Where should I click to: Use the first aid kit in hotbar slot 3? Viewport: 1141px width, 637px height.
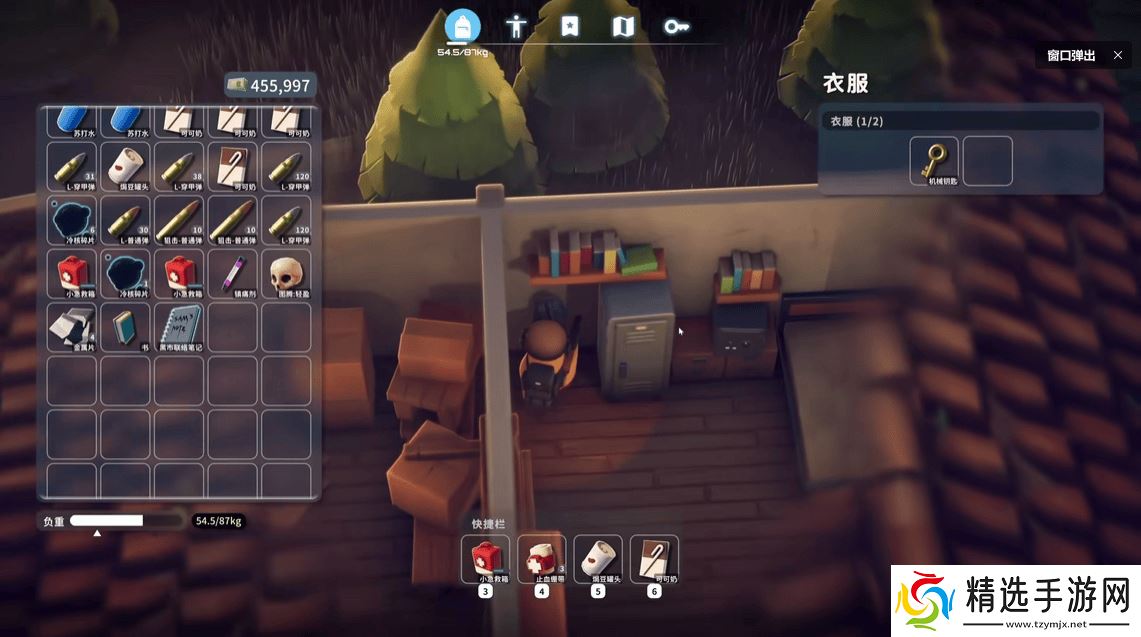click(485, 559)
